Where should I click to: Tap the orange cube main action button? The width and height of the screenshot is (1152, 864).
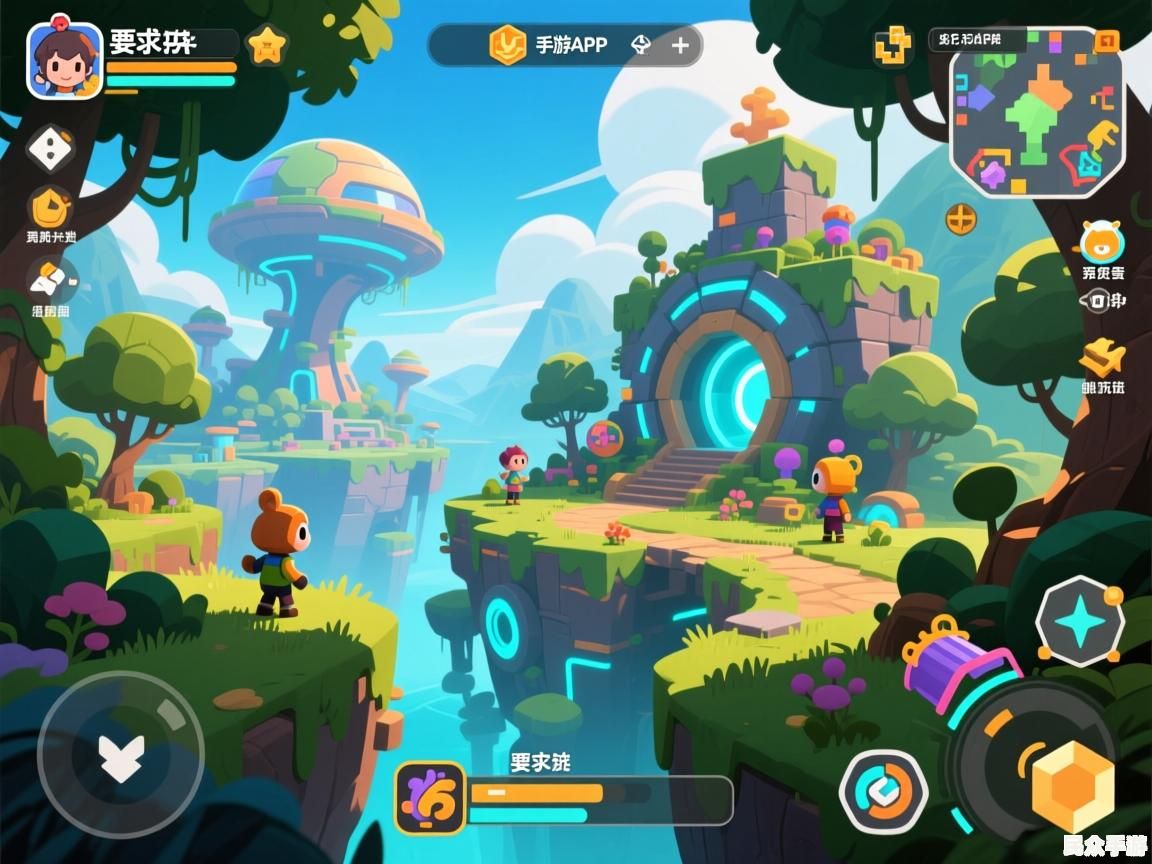(x=1072, y=785)
